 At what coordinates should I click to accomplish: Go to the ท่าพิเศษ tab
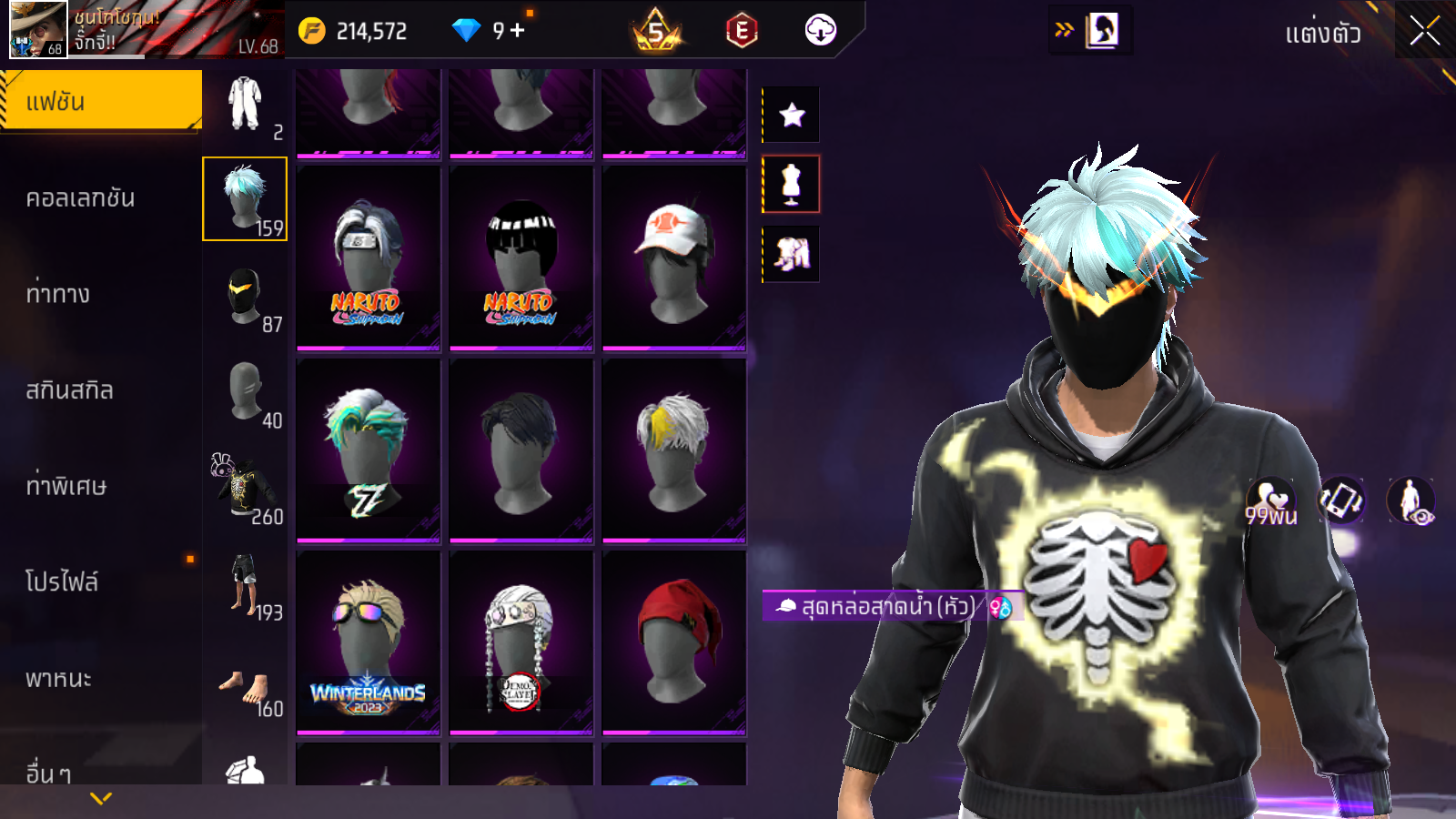coord(66,486)
